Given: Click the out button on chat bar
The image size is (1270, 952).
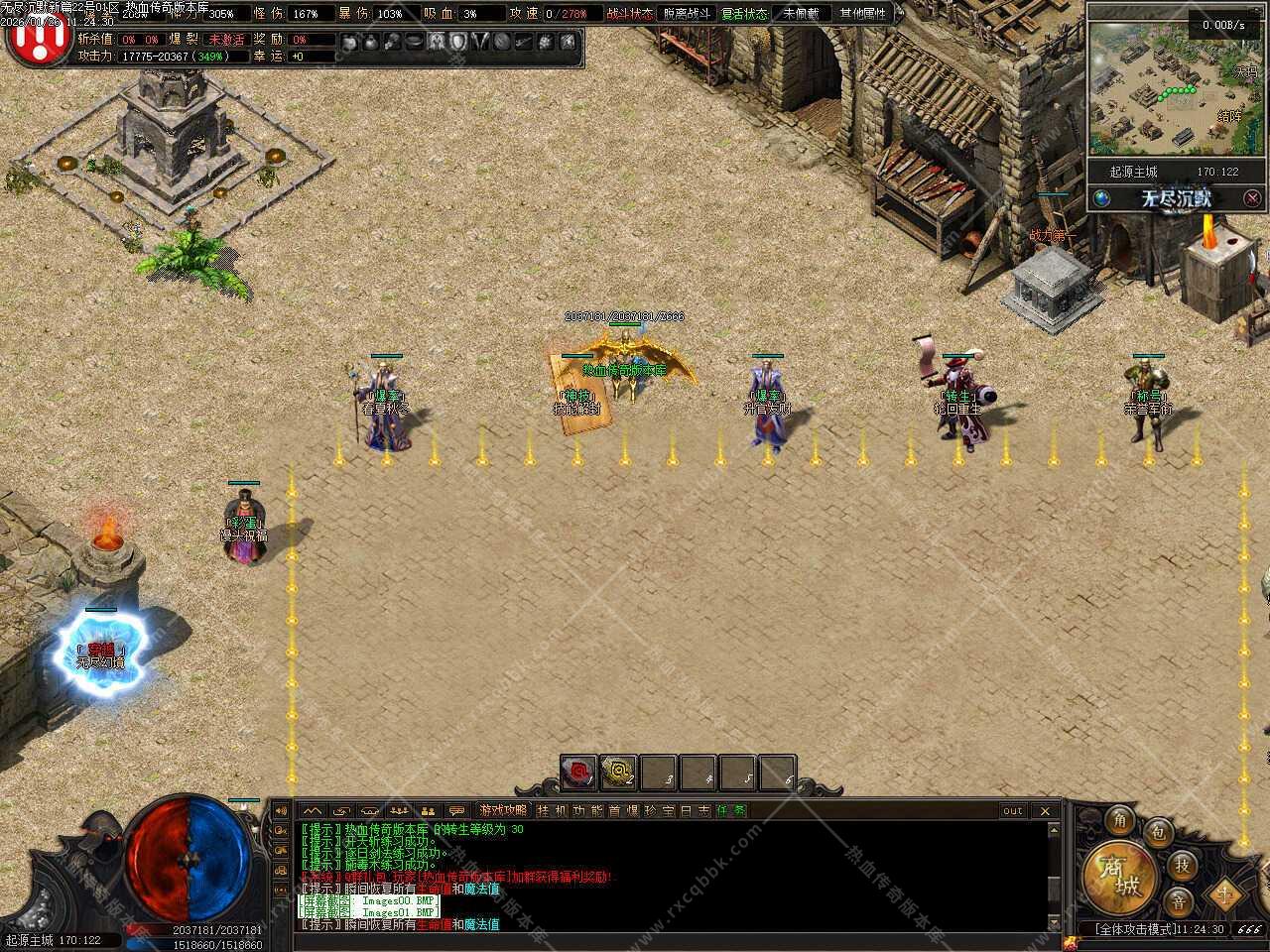Looking at the screenshot, I should tap(1012, 810).
